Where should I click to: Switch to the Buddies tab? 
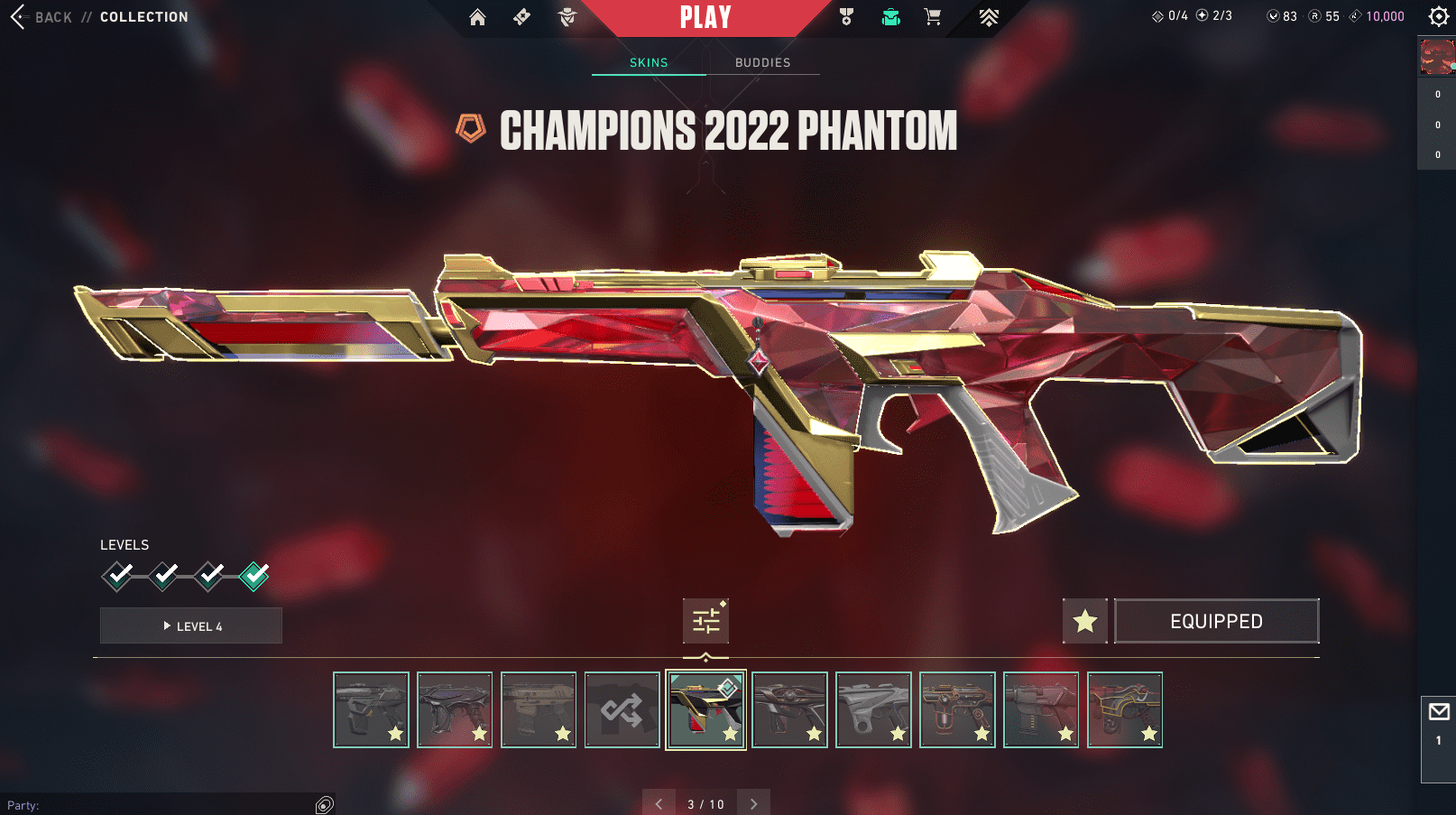762,62
